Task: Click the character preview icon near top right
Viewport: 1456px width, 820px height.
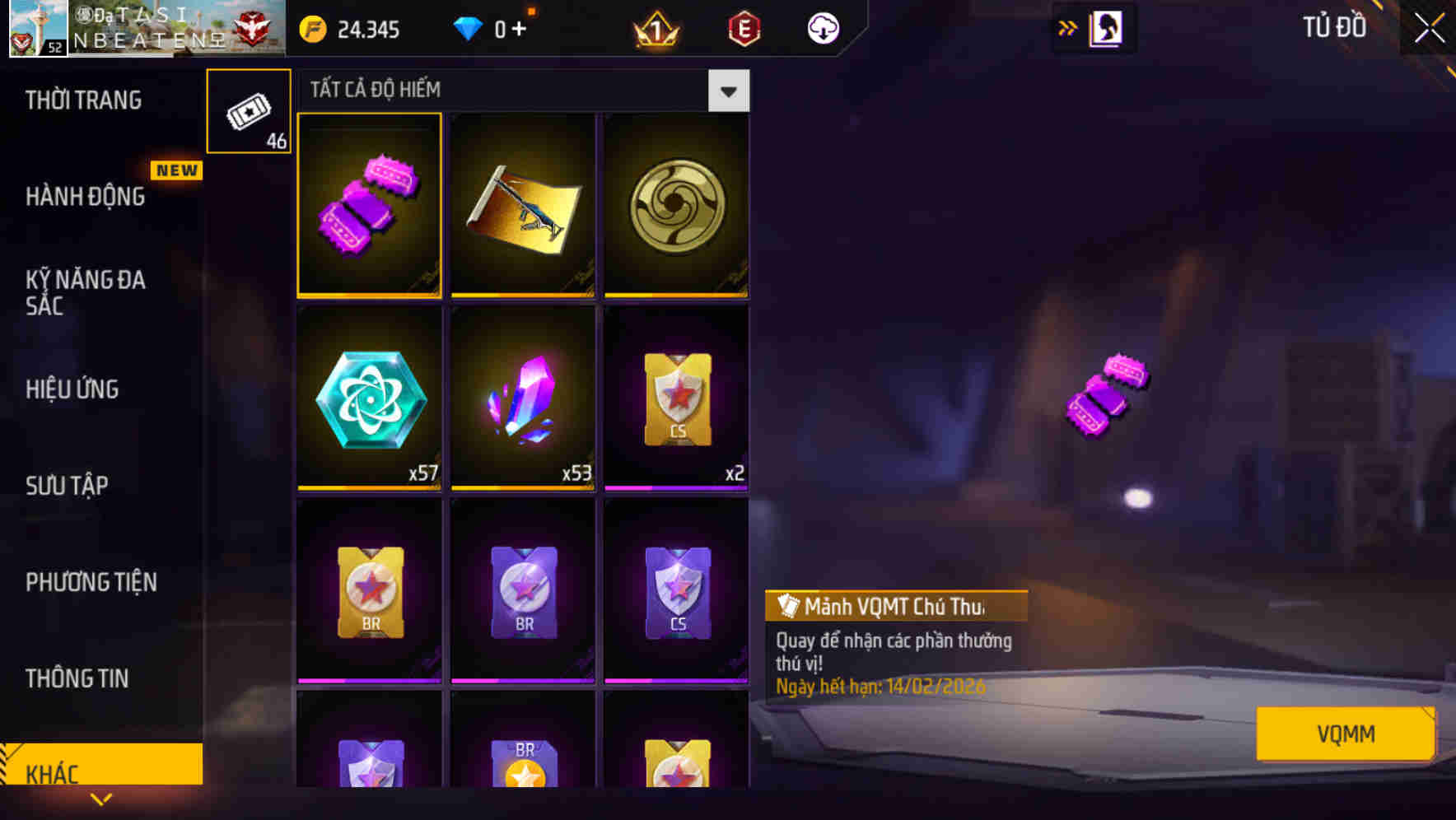Action: click(x=1105, y=27)
